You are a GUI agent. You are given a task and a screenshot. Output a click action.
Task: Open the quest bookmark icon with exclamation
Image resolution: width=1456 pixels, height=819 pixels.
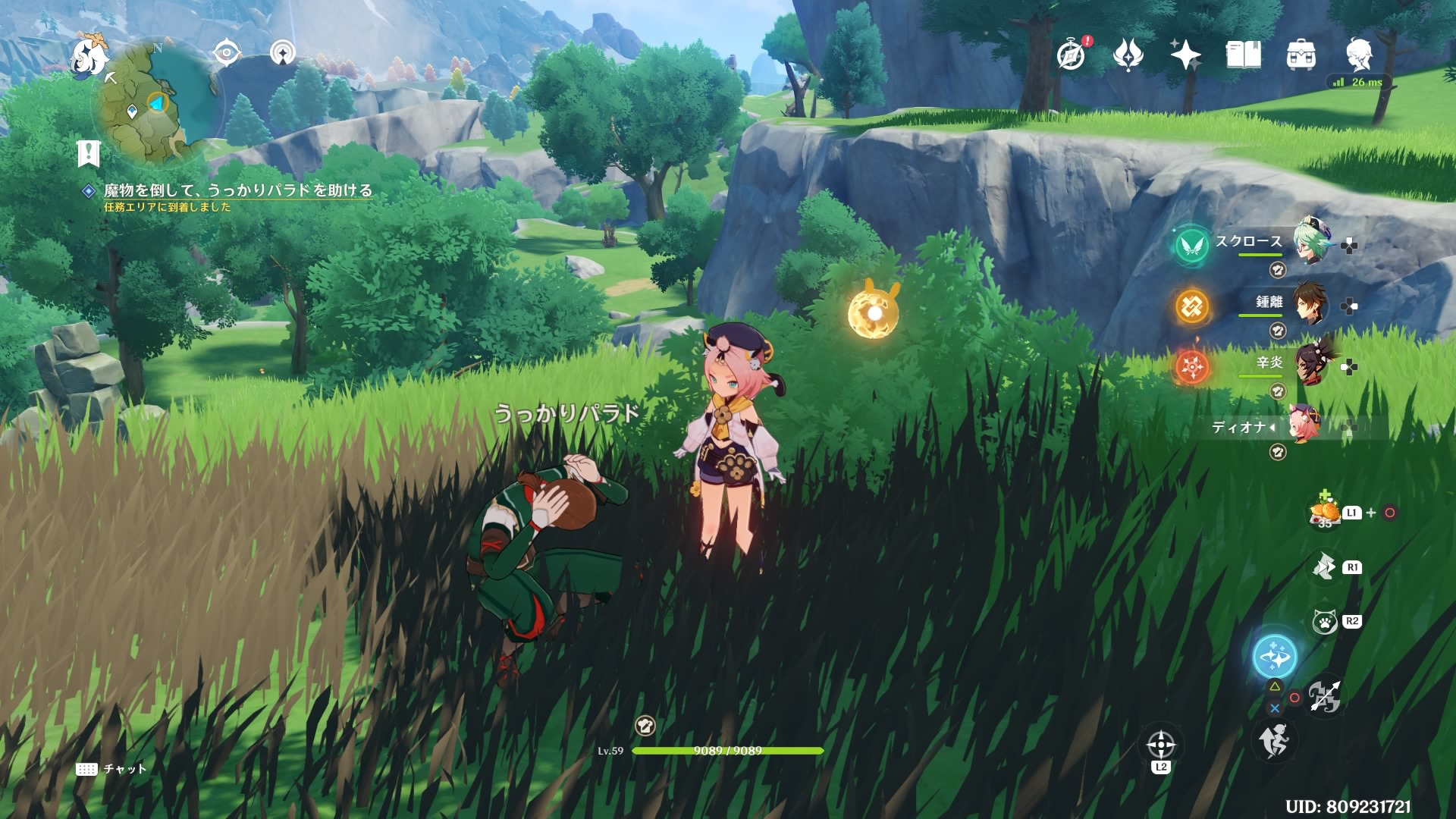coord(89,154)
